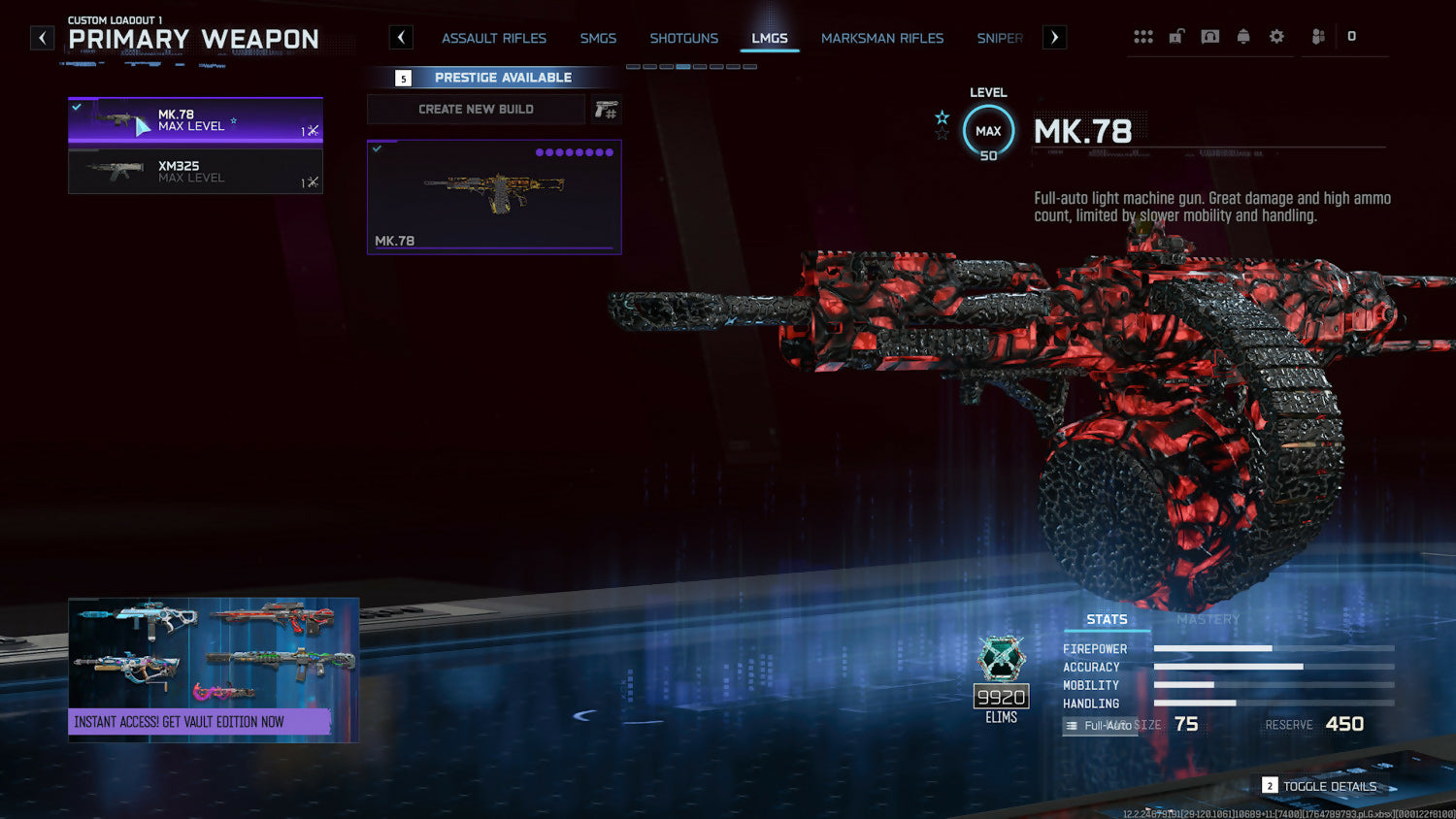The height and width of the screenshot is (819, 1456).
Task: Open notifications bell icon
Action: click(1243, 37)
